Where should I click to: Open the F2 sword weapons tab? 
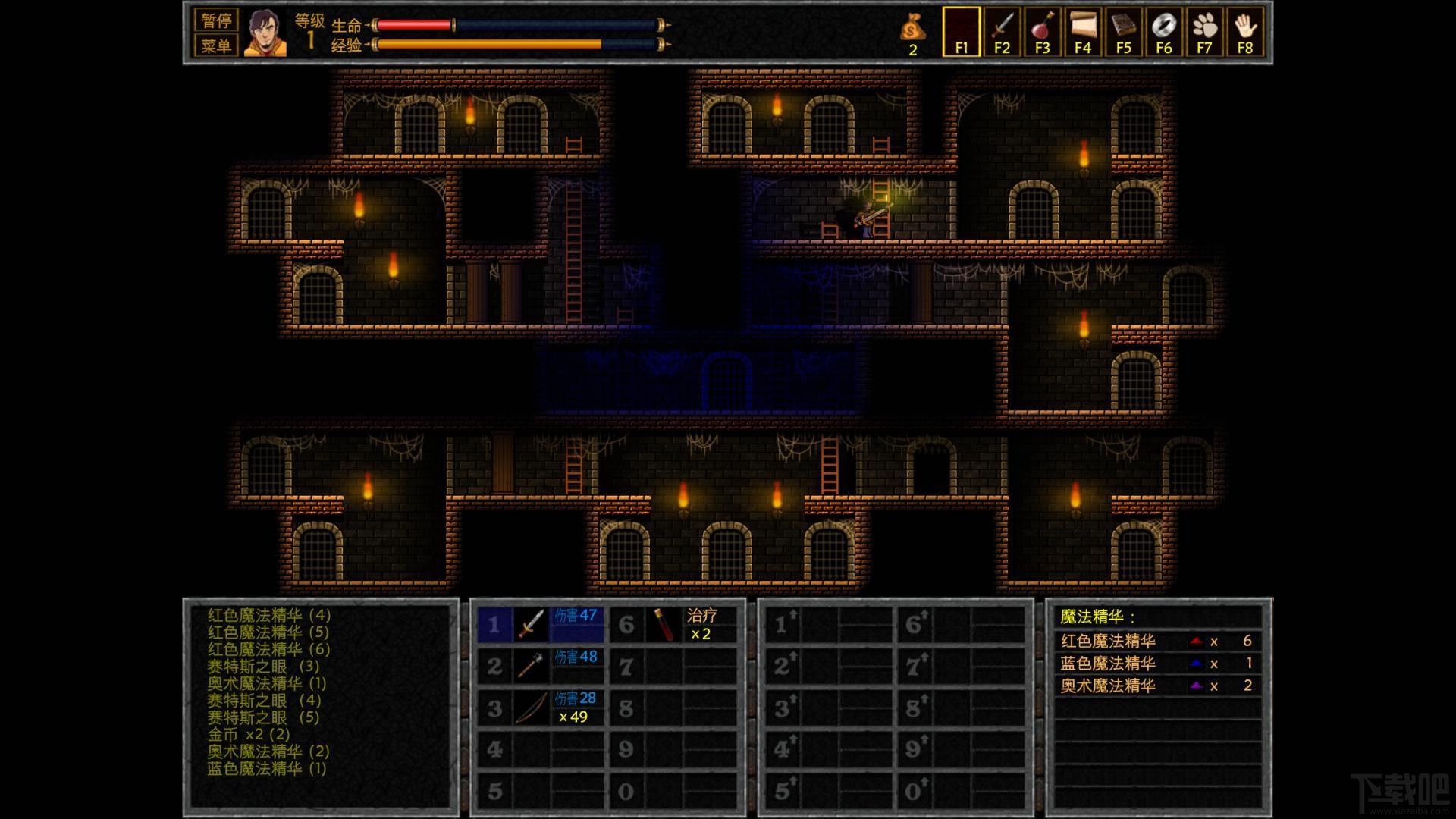(x=1002, y=33)
